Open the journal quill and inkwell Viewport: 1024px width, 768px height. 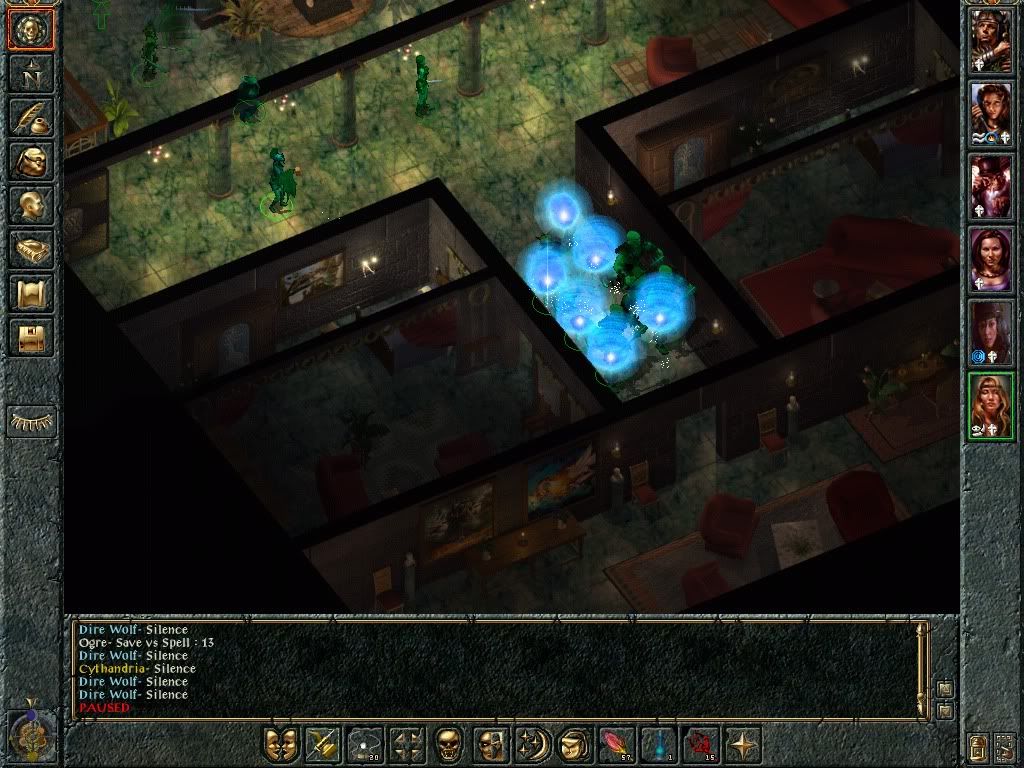[x=32, y=118]
